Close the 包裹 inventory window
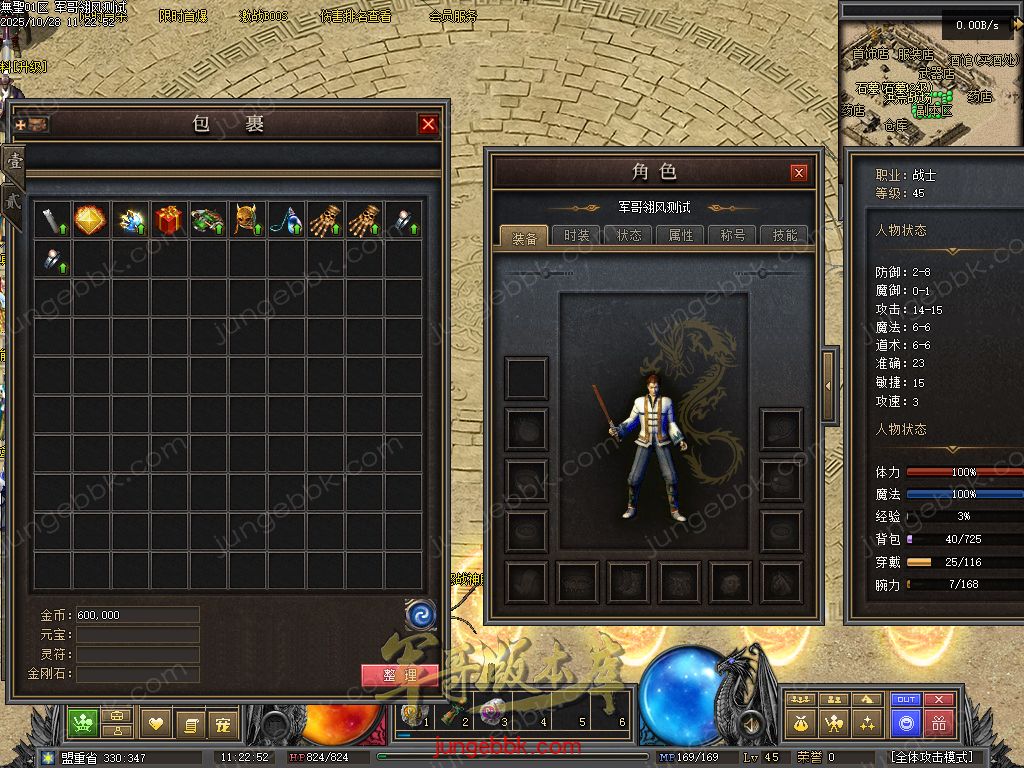The height and width of the screenshot is (768, 1024). (428, 124)
